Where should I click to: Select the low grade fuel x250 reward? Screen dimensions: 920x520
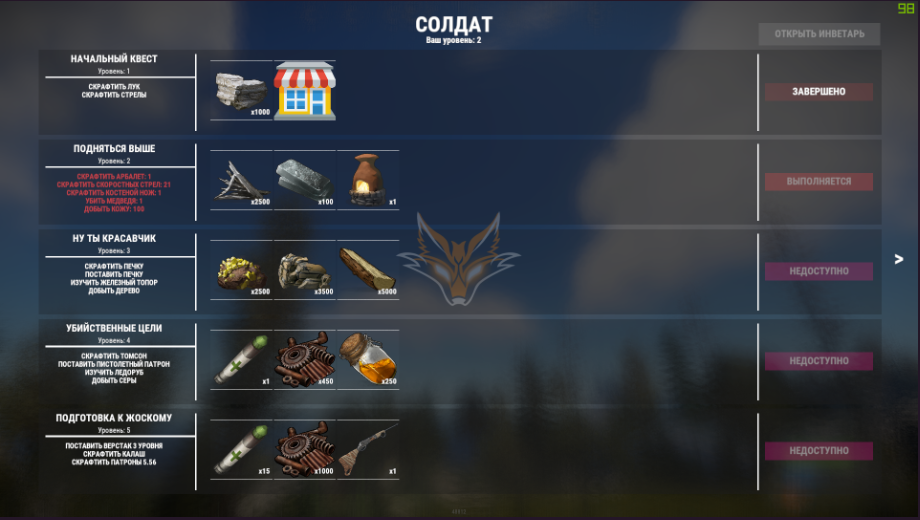point(367,360)
